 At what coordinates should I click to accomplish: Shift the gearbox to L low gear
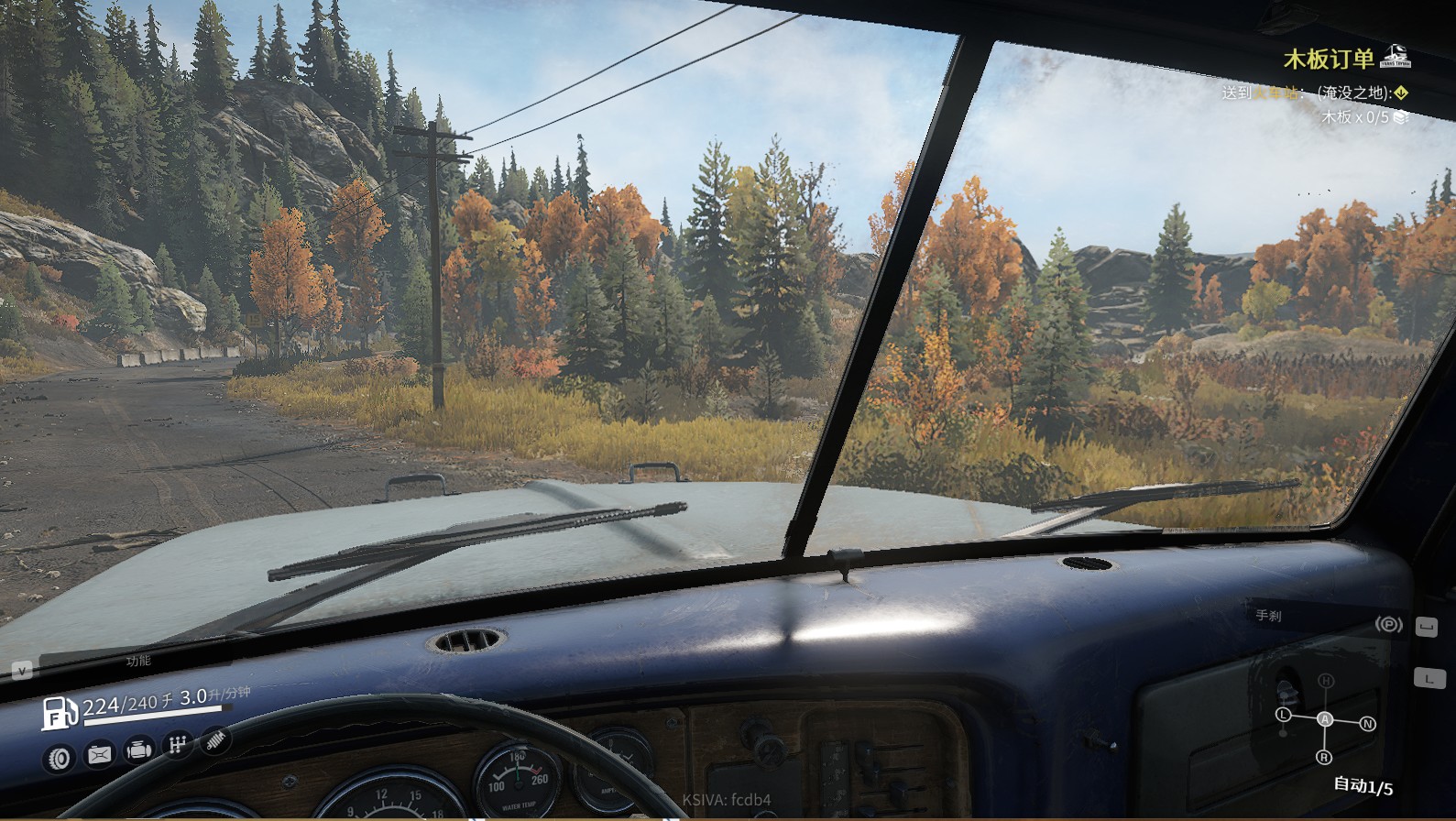[x=1283, y=714]
